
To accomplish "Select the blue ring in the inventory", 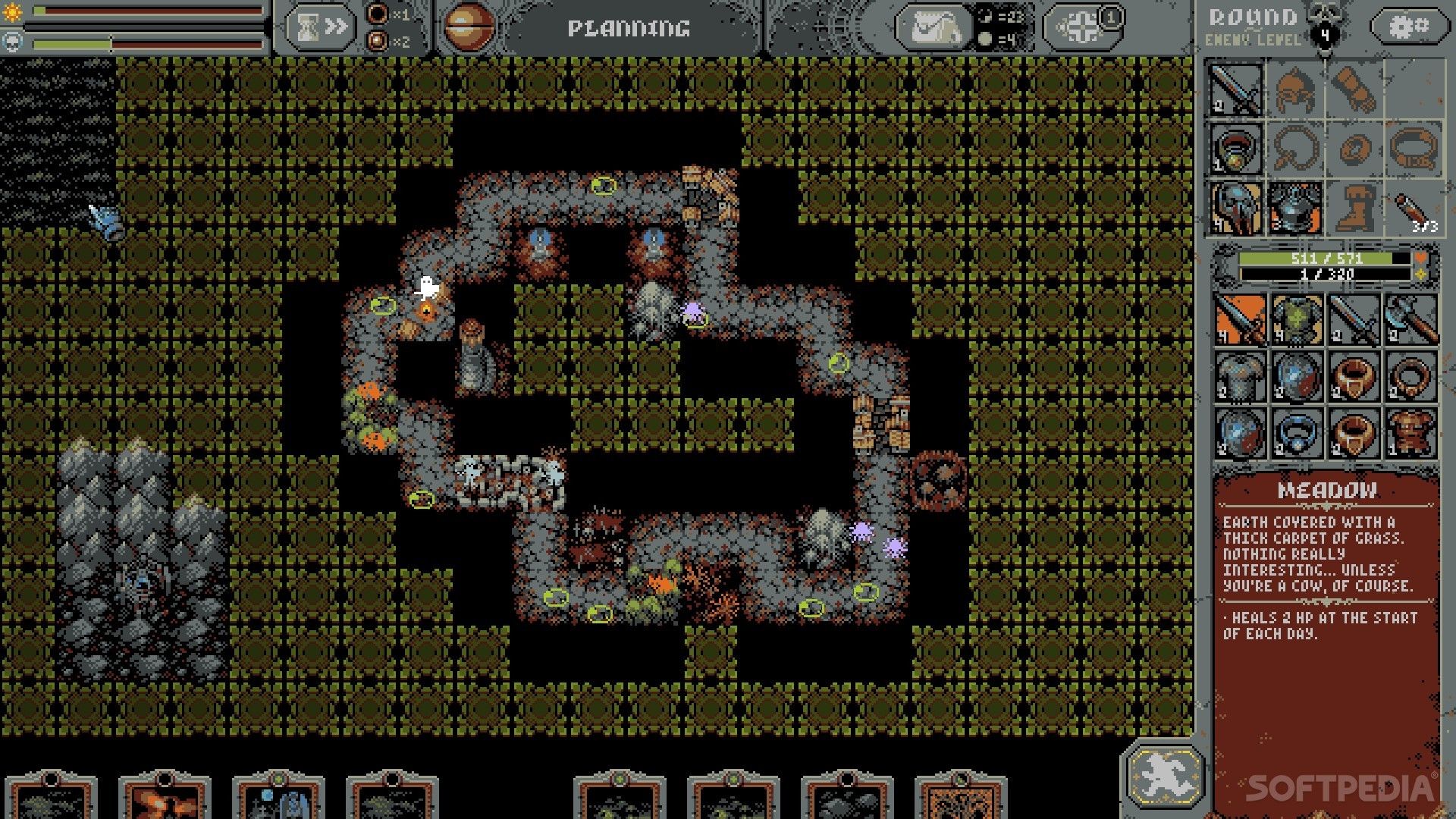I will (1298, 434).
